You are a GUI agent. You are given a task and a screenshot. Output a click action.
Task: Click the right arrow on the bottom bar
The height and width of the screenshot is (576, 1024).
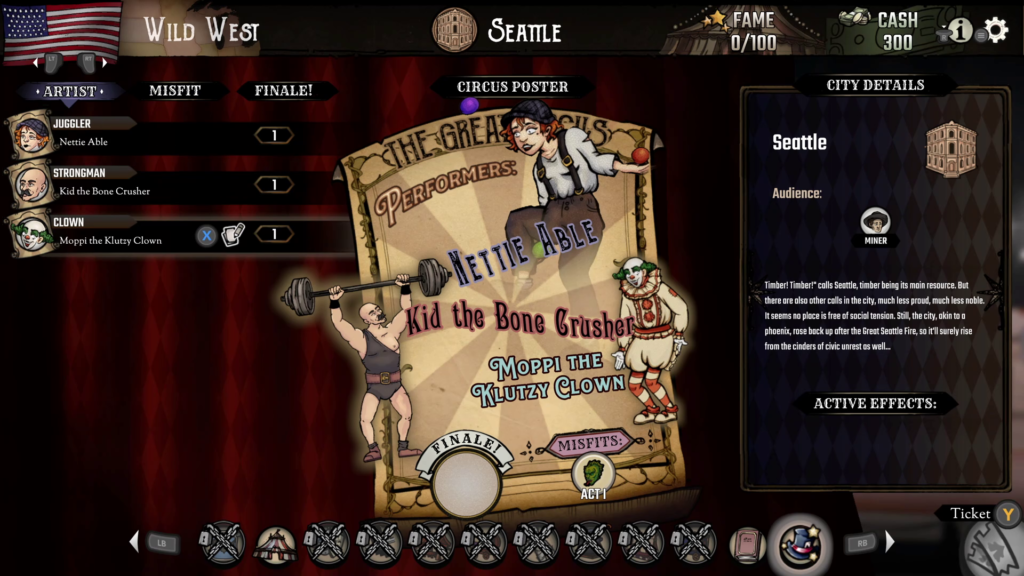(x=890, y=542)
